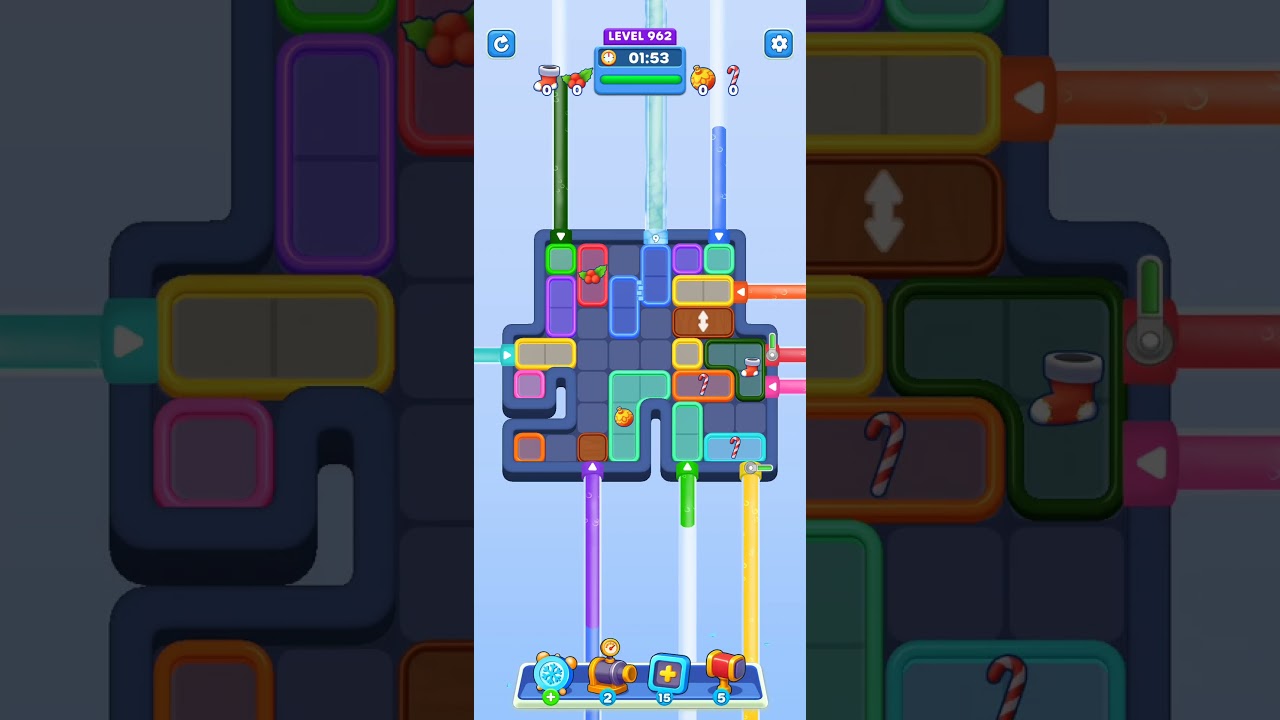Tap the white arrow marker above the green pipe

(x=687, y=465)
